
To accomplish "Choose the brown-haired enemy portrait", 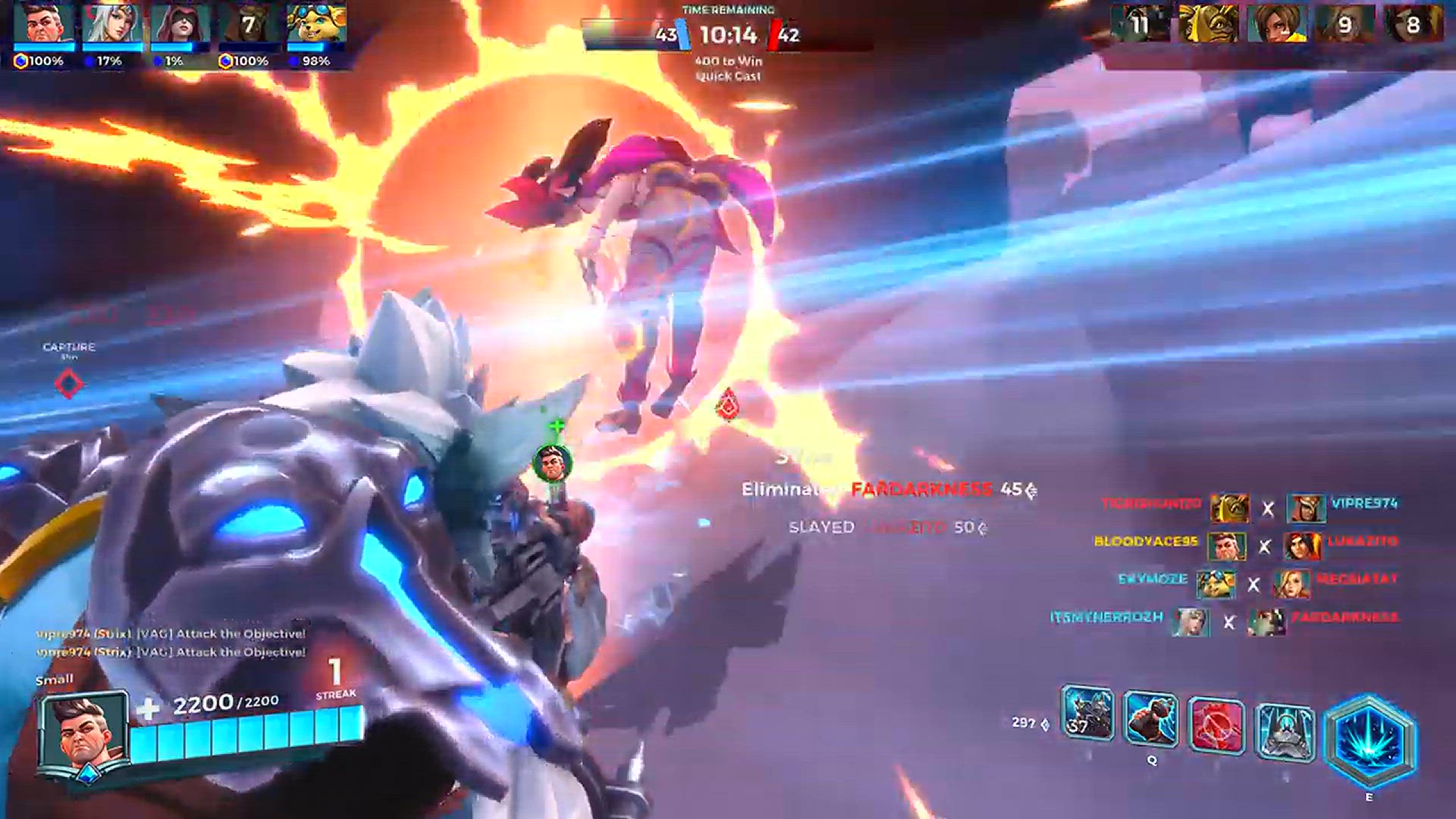I will pyautogui.click(x=1276, y=25).
